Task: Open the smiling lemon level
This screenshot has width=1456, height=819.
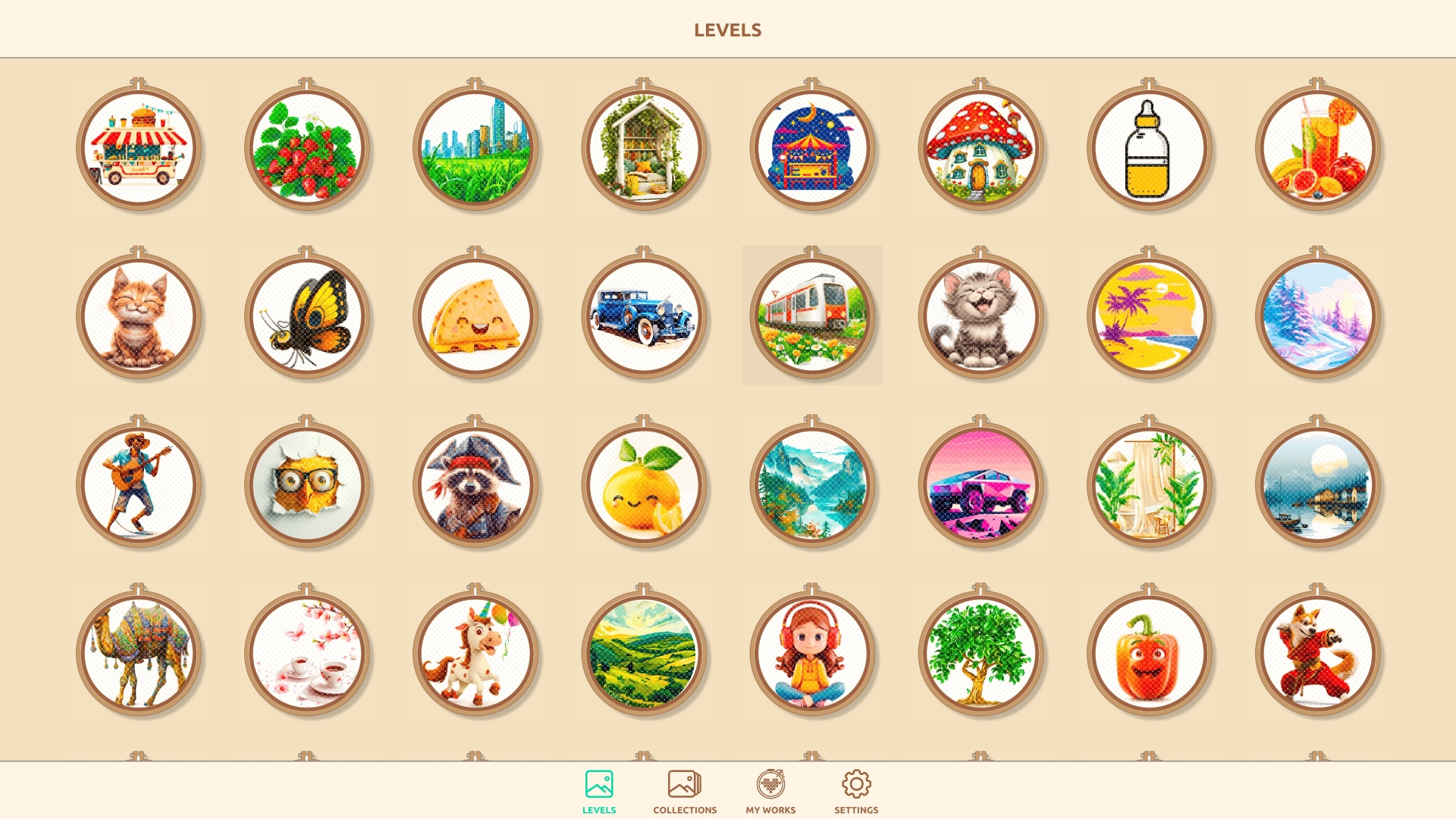Action: coord(645,485)
